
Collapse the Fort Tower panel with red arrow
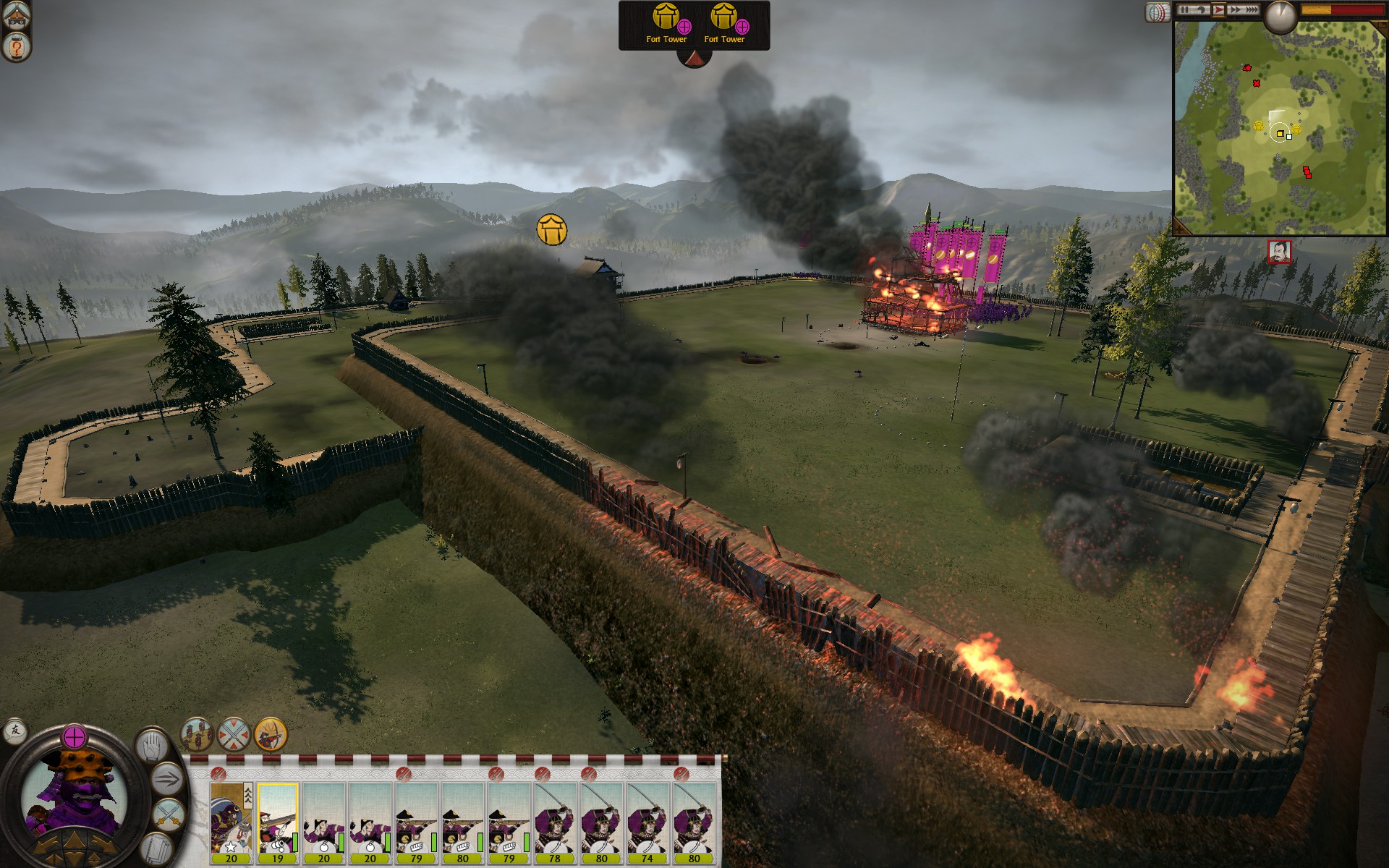point(694,59)
